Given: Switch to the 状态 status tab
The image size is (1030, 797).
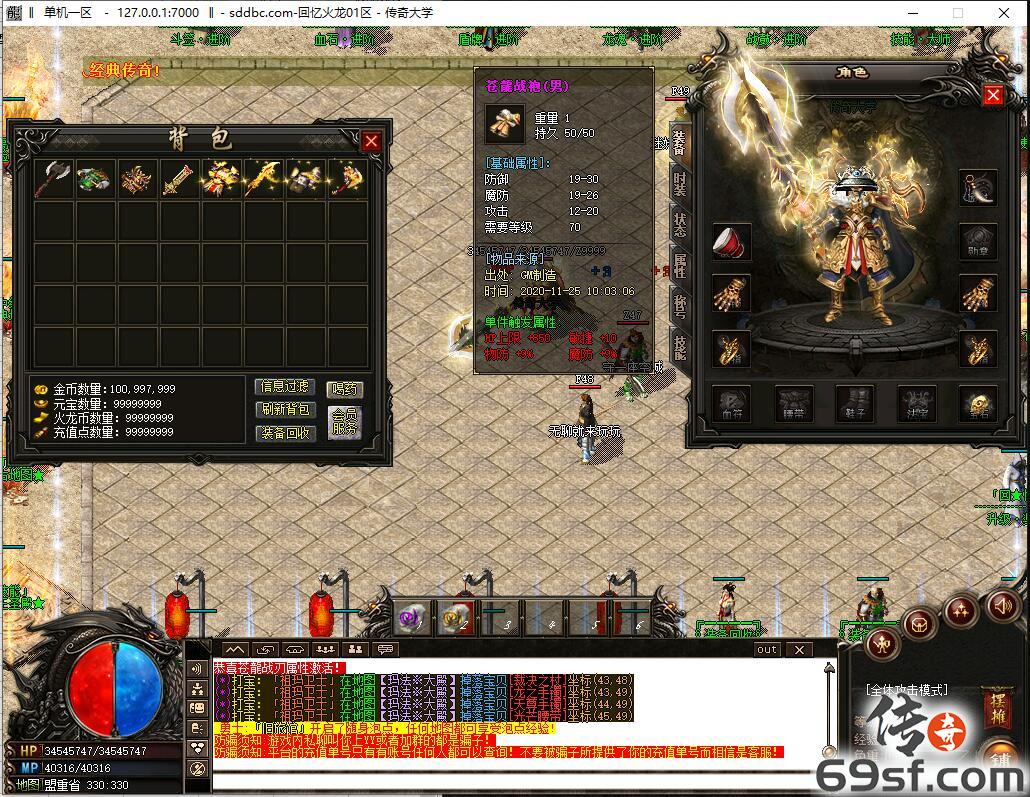Looking at the screenshot, I should click(x=679, y=223).
